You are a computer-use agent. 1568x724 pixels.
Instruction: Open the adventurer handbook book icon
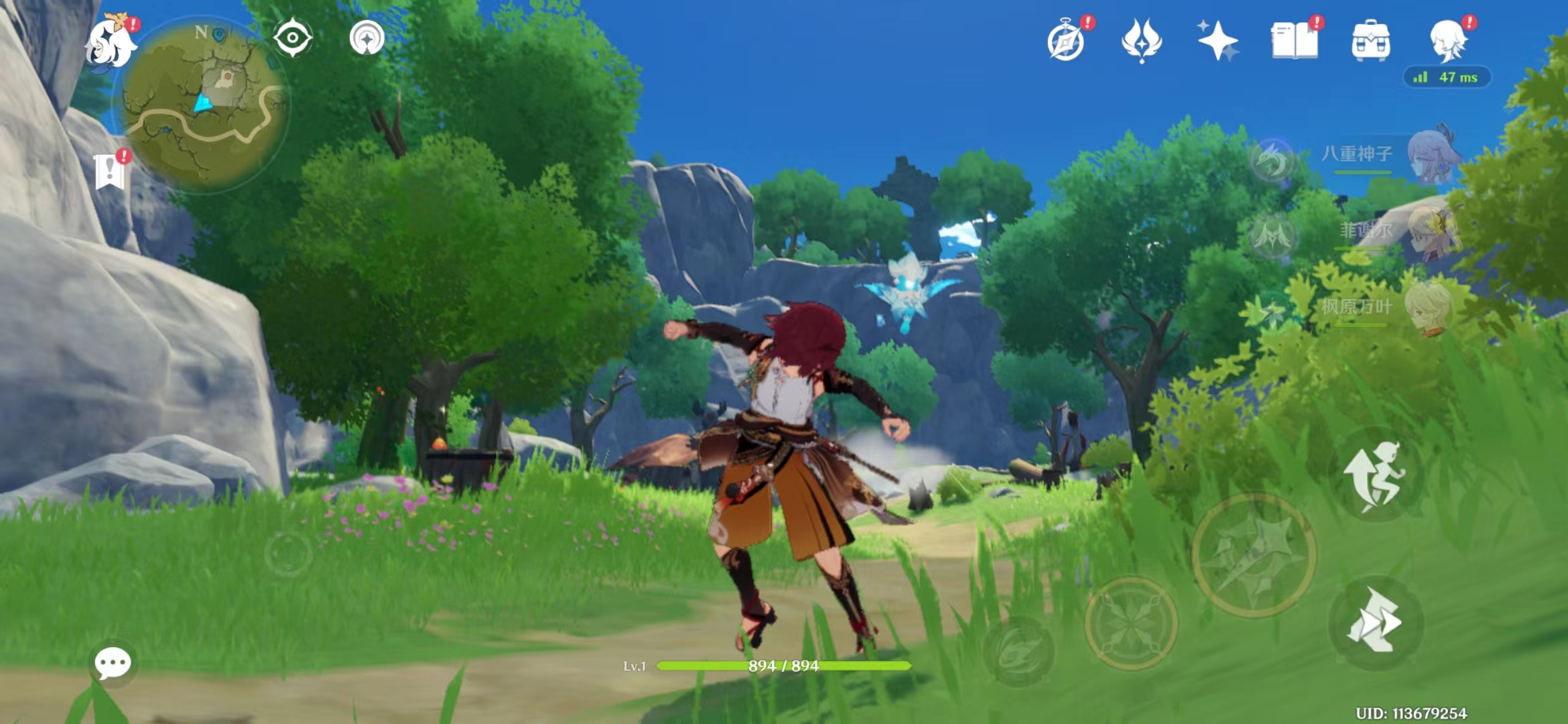click(x=1294, y=40)
